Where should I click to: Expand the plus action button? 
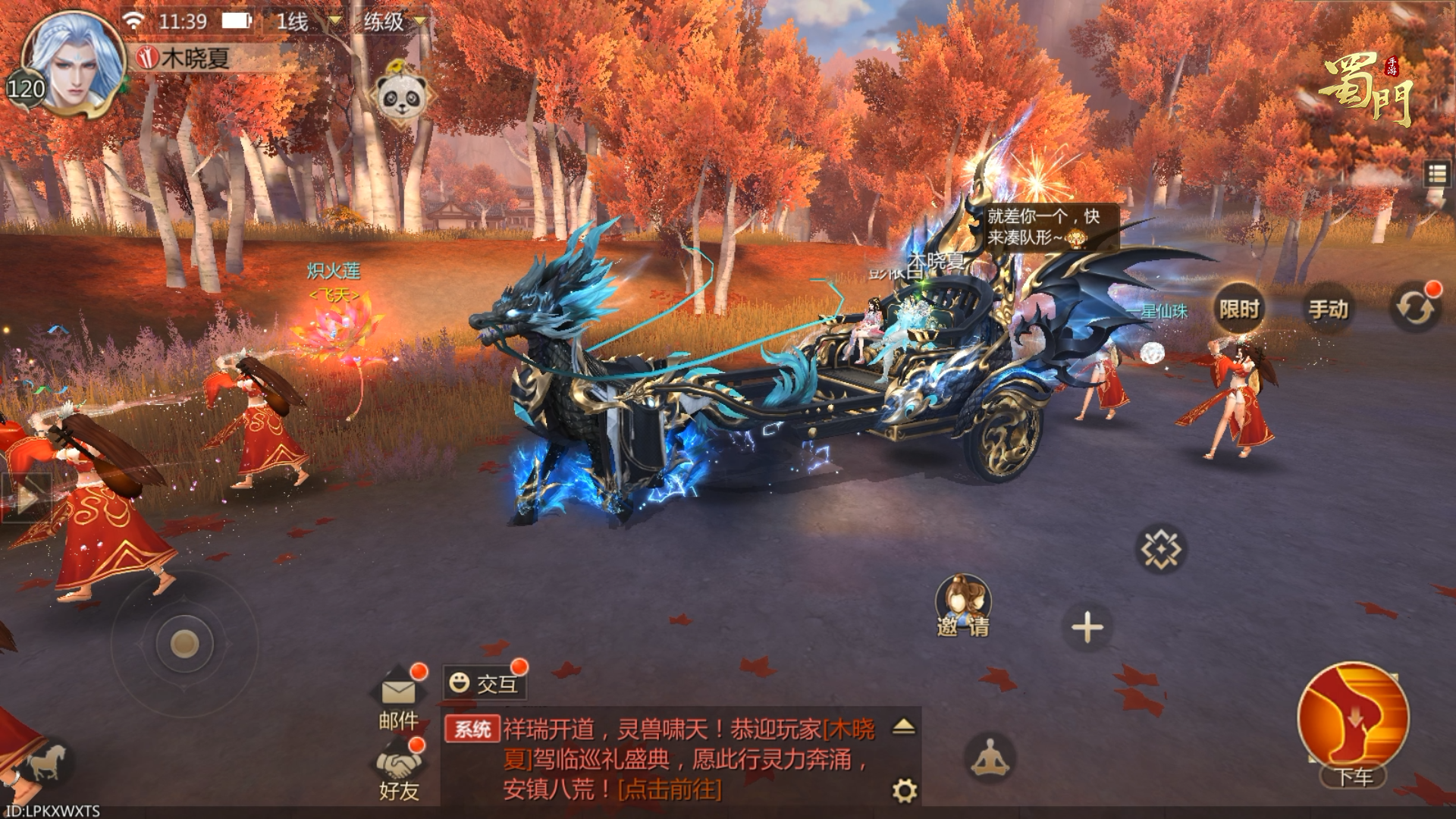(1087, 628)
